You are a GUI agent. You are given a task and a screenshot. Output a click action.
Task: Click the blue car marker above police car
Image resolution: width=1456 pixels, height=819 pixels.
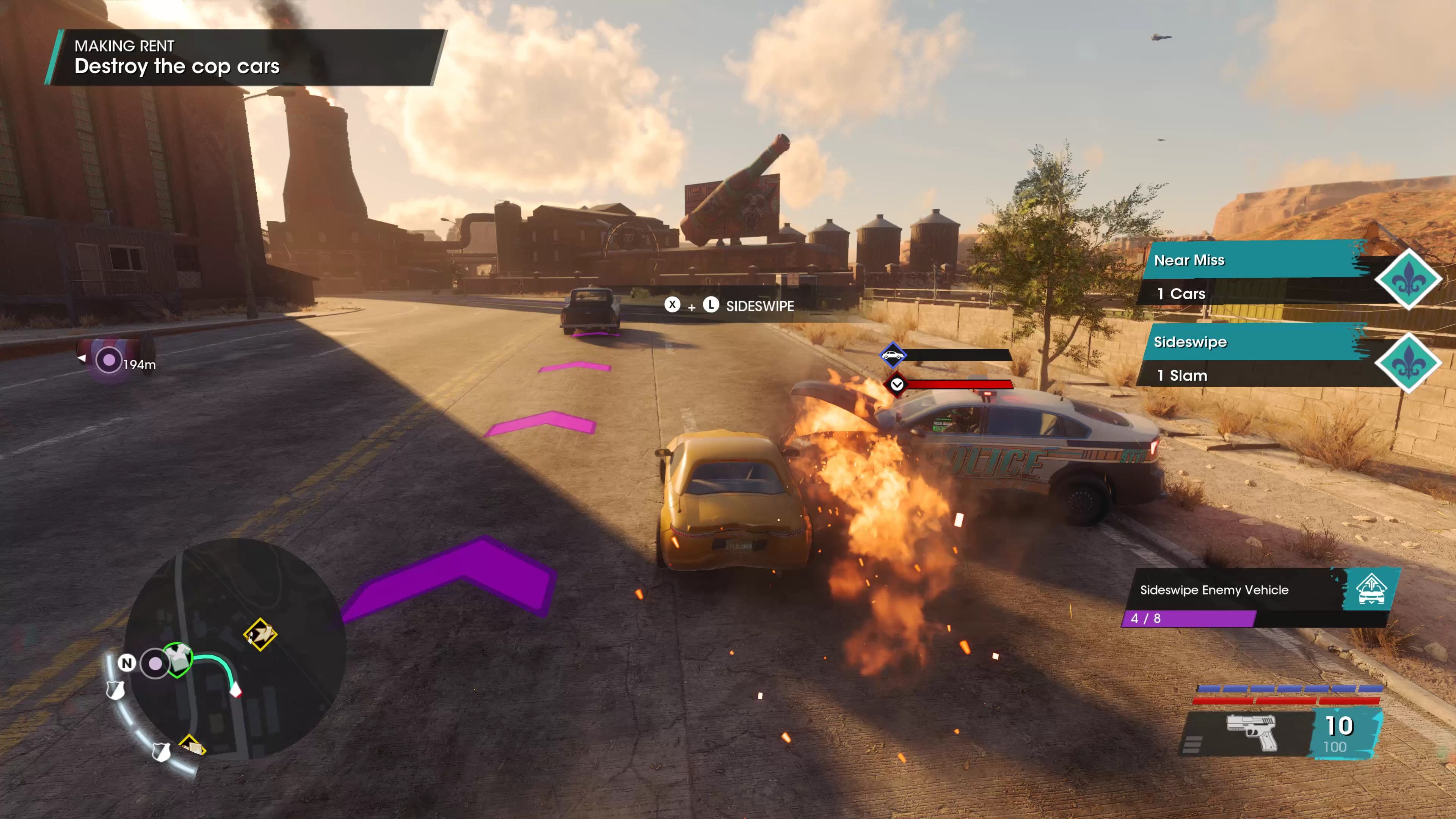(893, 356)
